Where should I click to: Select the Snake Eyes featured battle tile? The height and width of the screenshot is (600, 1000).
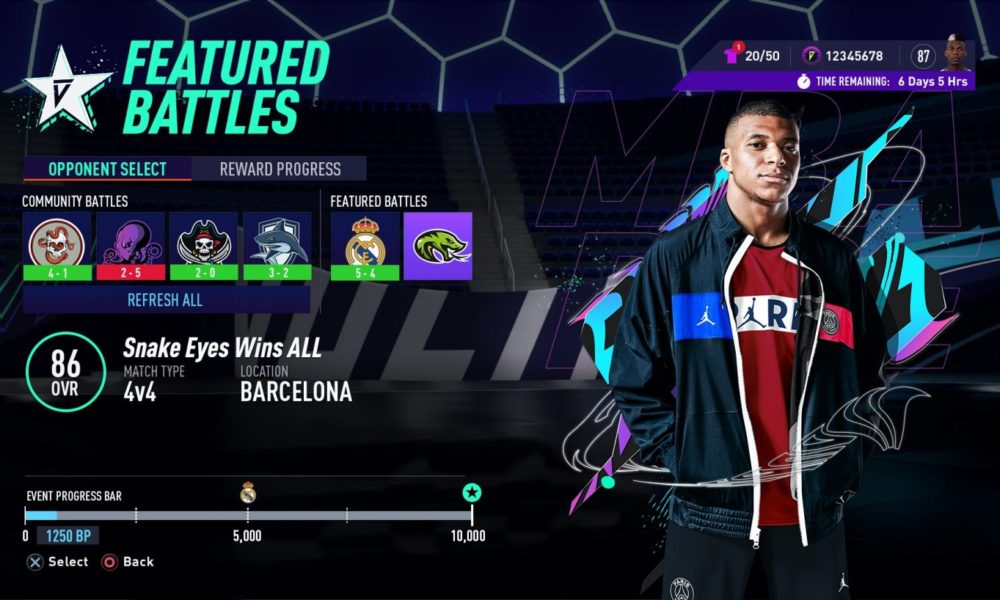tap(438, 245)
